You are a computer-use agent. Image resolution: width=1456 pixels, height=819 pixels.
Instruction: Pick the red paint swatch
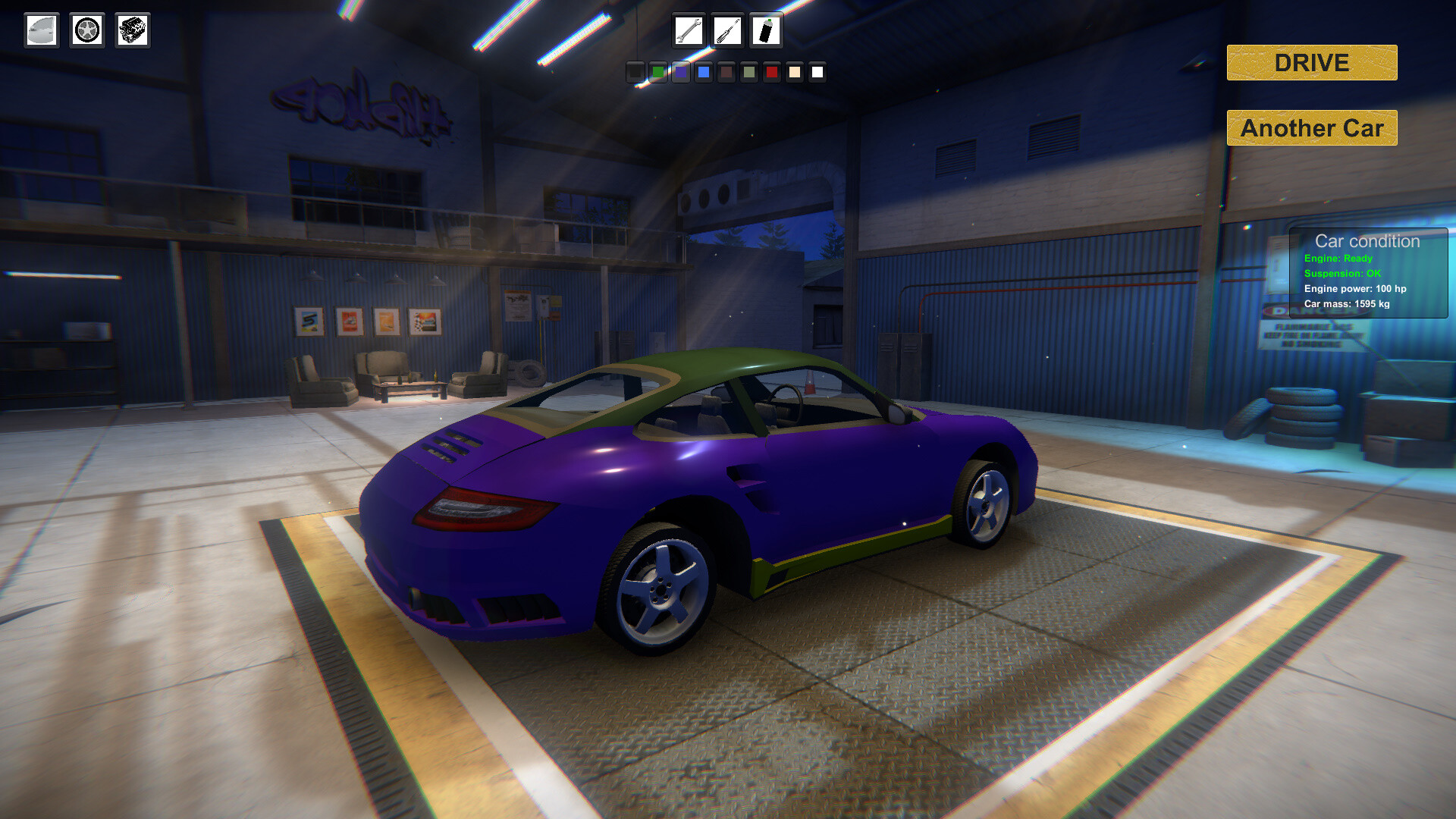click(771, 73)
